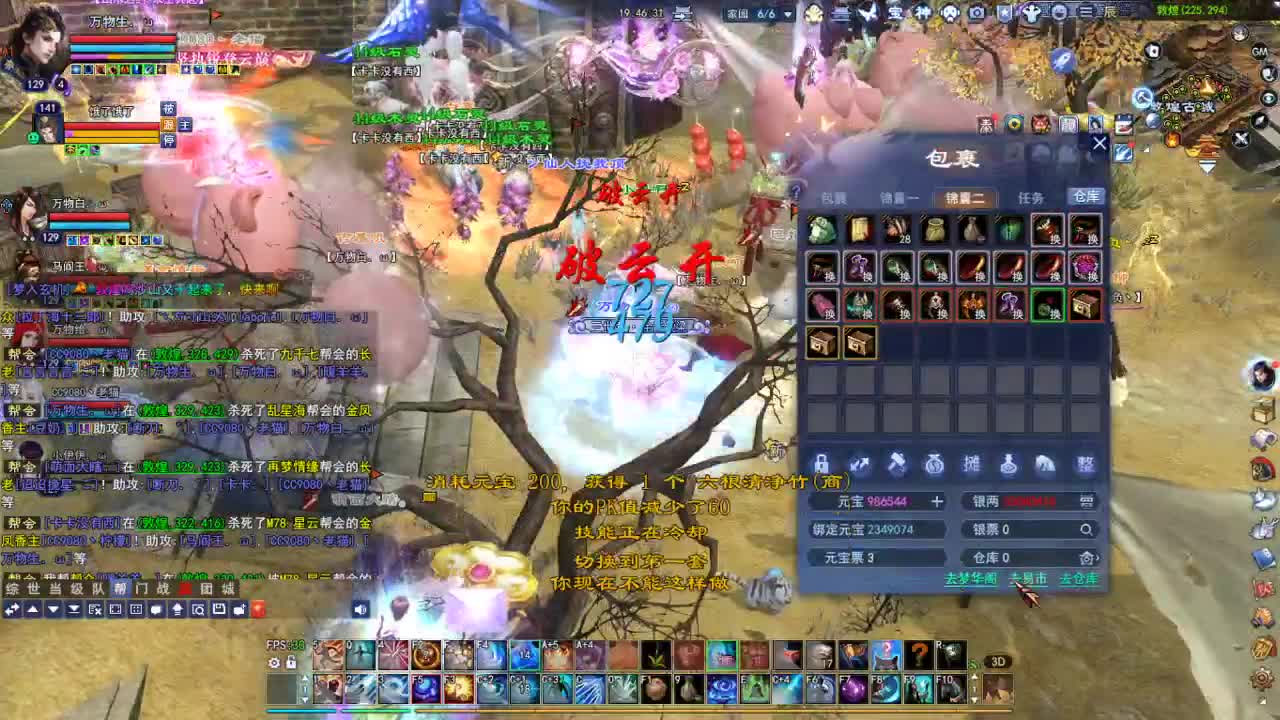1280x720 pixels.
Task: Open the warehouse options gear next to 仓库 field
Action: (1086, 558)
